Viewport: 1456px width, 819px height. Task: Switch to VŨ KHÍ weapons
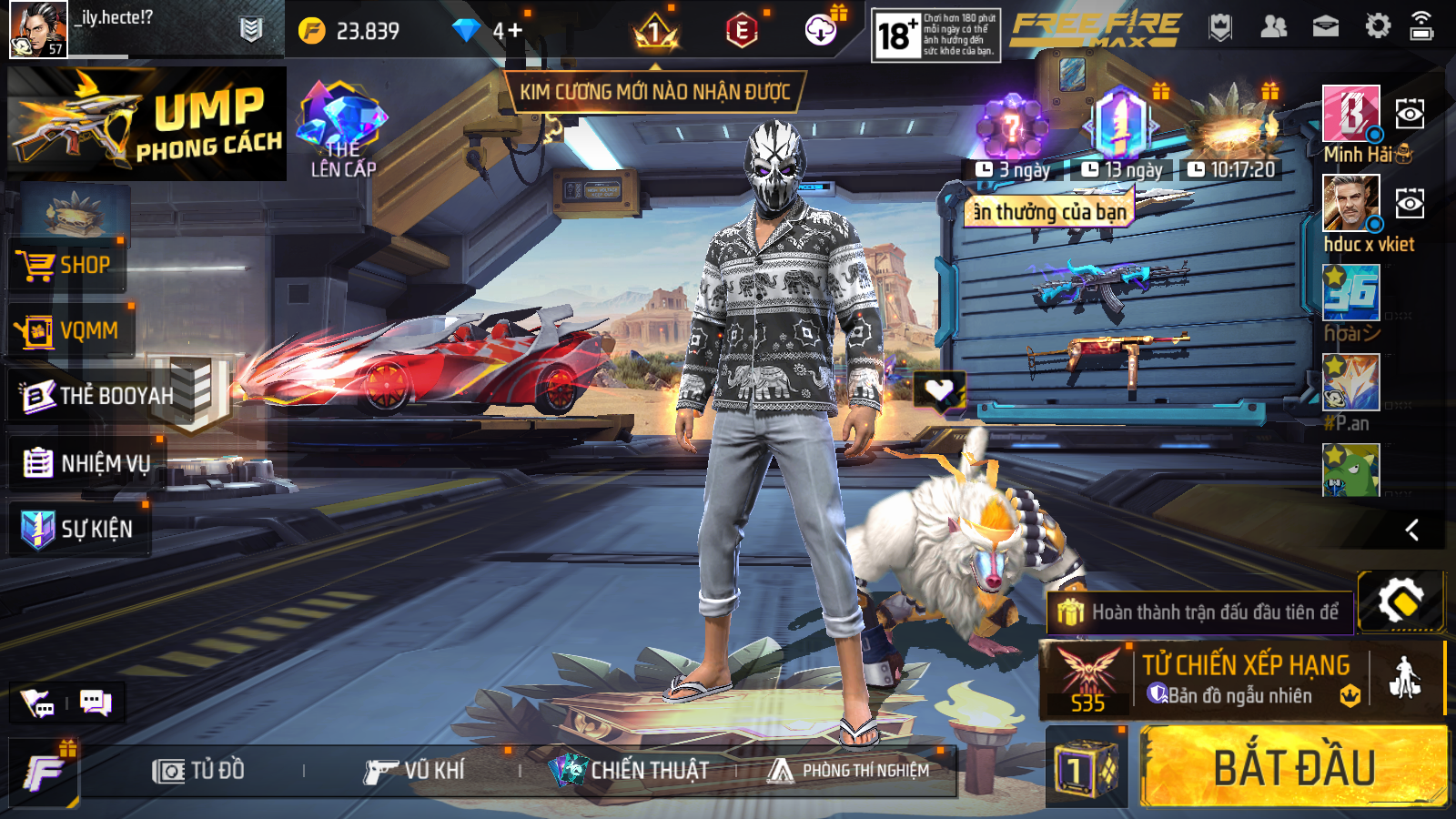click(414, 771)
